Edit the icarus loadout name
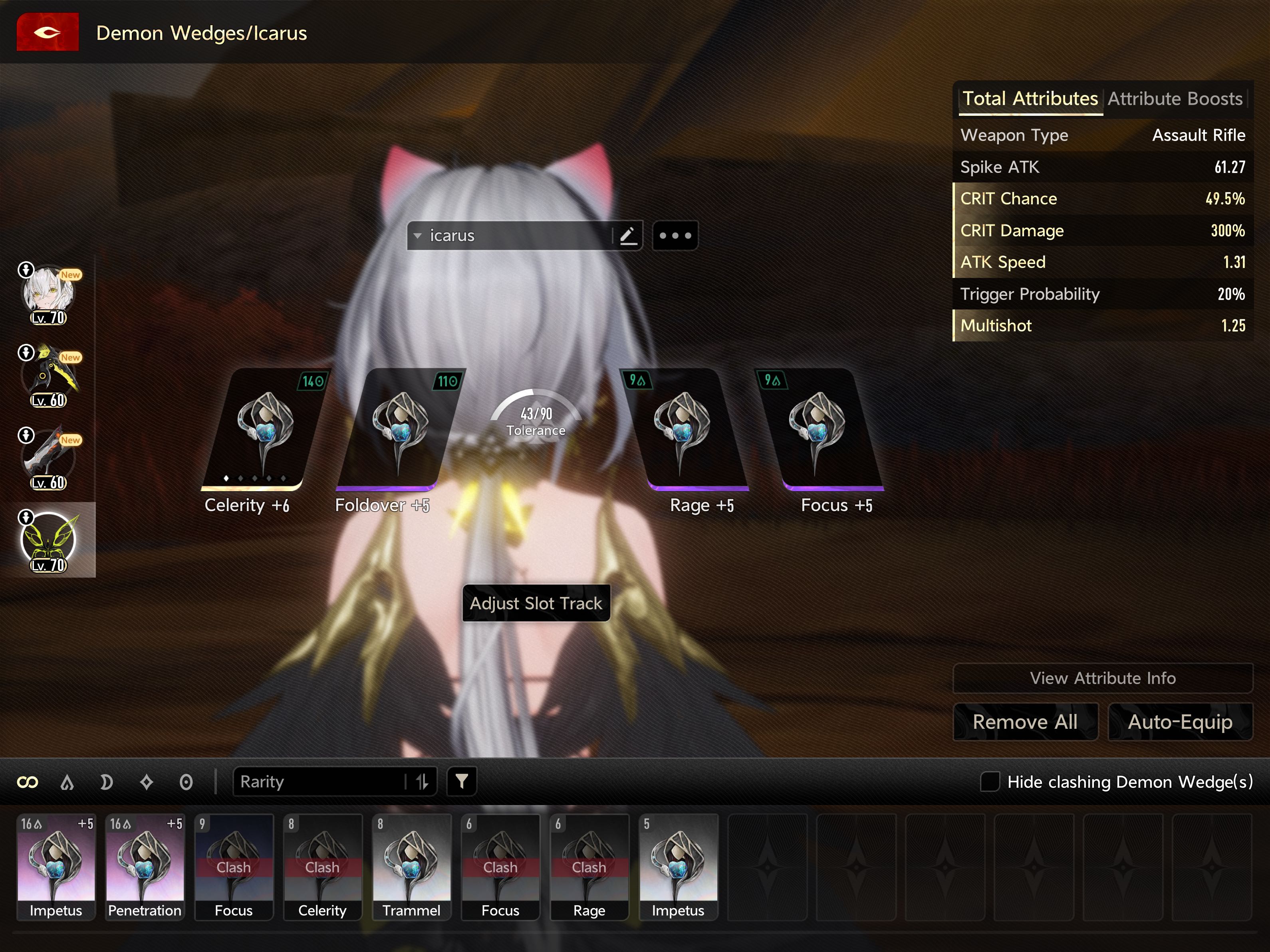1270x952 pixels. point(627,236)
